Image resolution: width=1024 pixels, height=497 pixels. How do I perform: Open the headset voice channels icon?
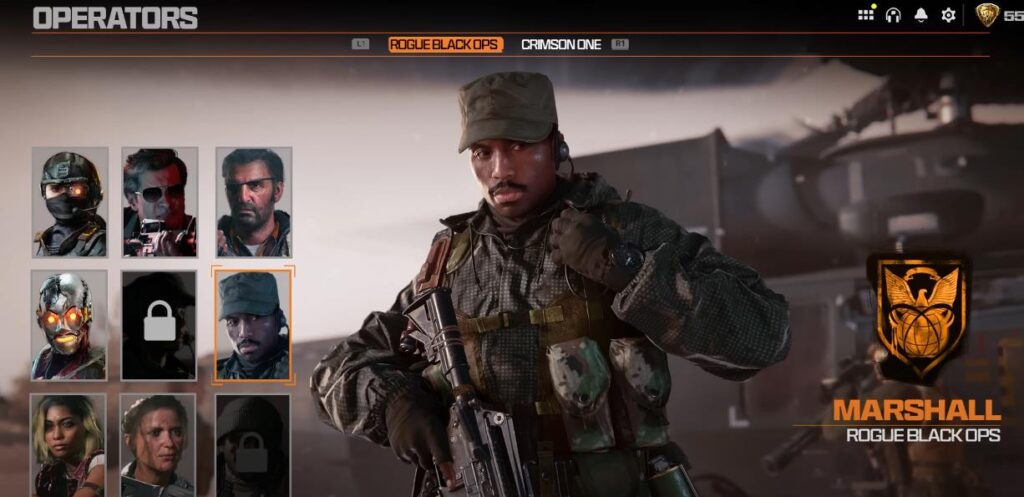point(893,15)
